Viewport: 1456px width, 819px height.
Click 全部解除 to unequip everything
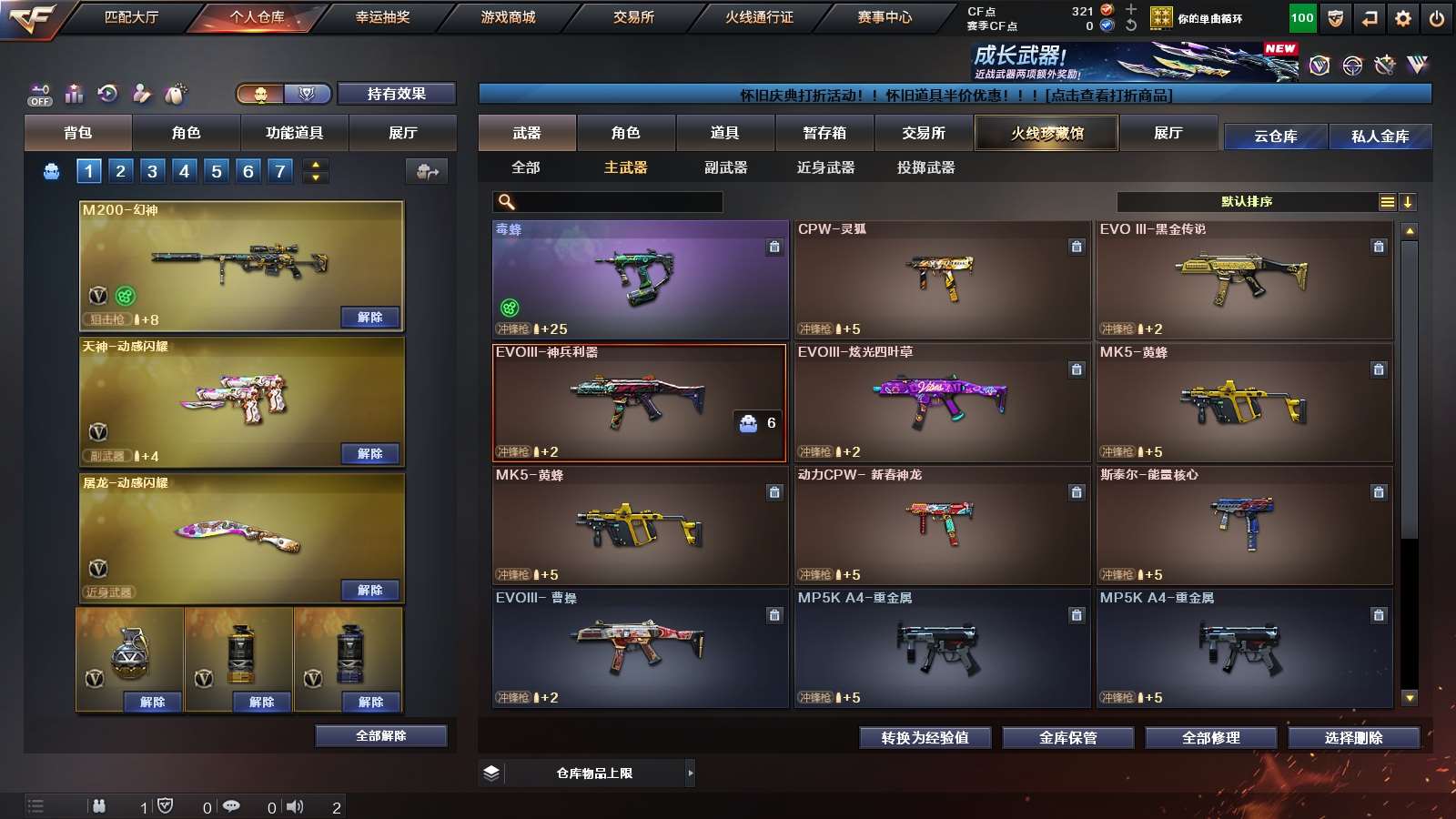(380, 736)
